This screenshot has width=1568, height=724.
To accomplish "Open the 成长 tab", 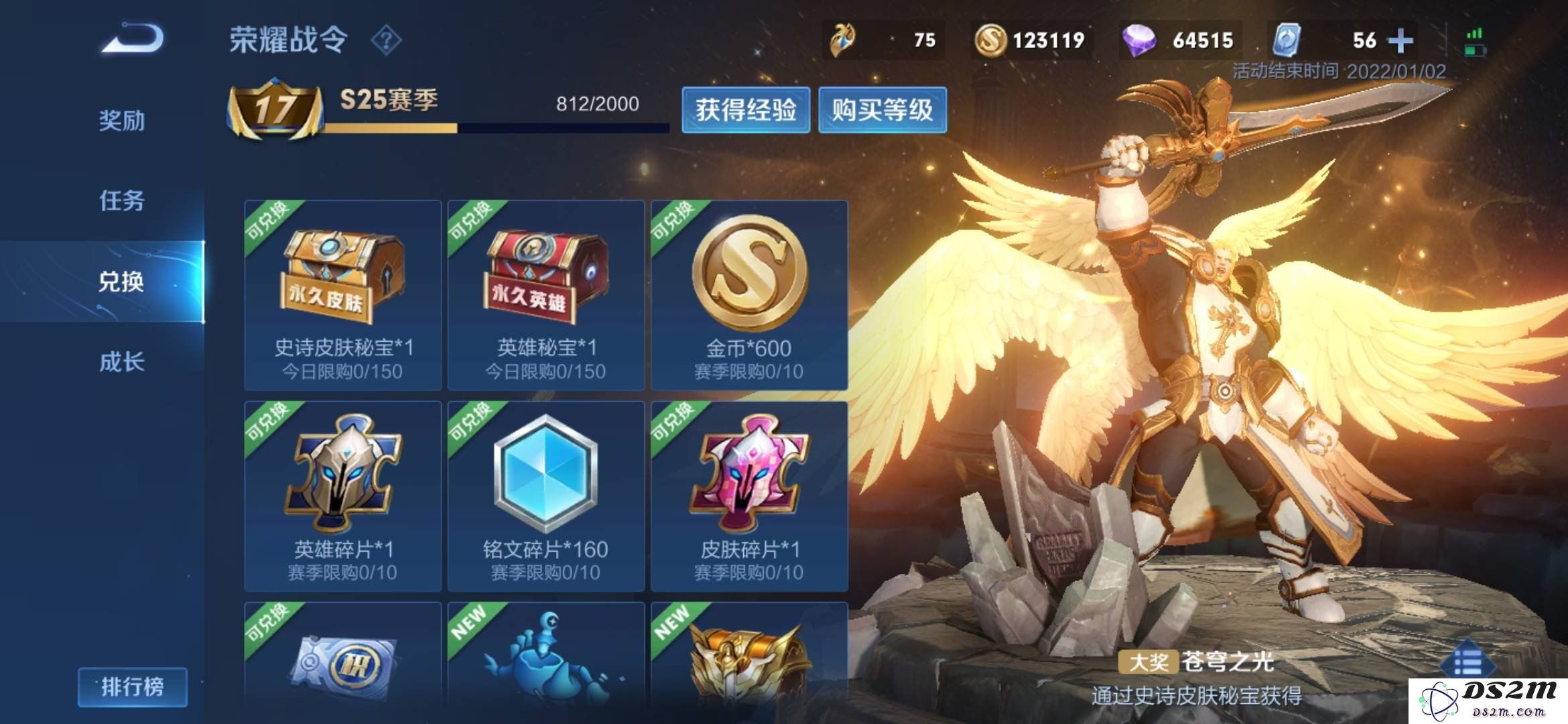I will 121,362.
